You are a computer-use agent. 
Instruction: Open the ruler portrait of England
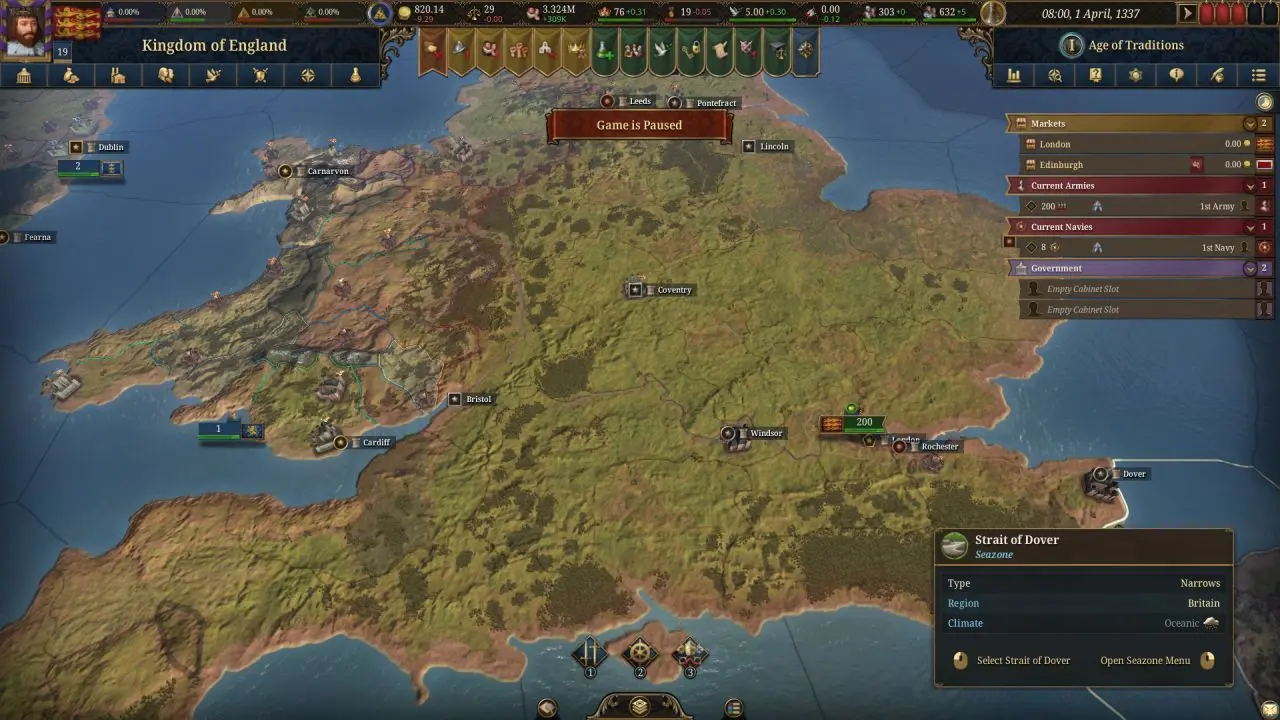click(25, 30)
